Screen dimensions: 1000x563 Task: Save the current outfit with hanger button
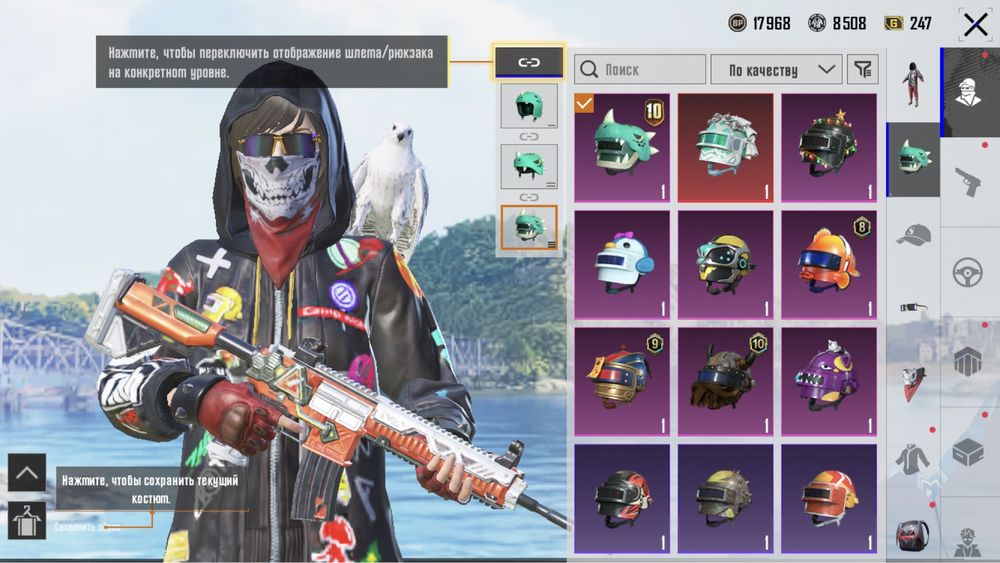tap(27, 520)
